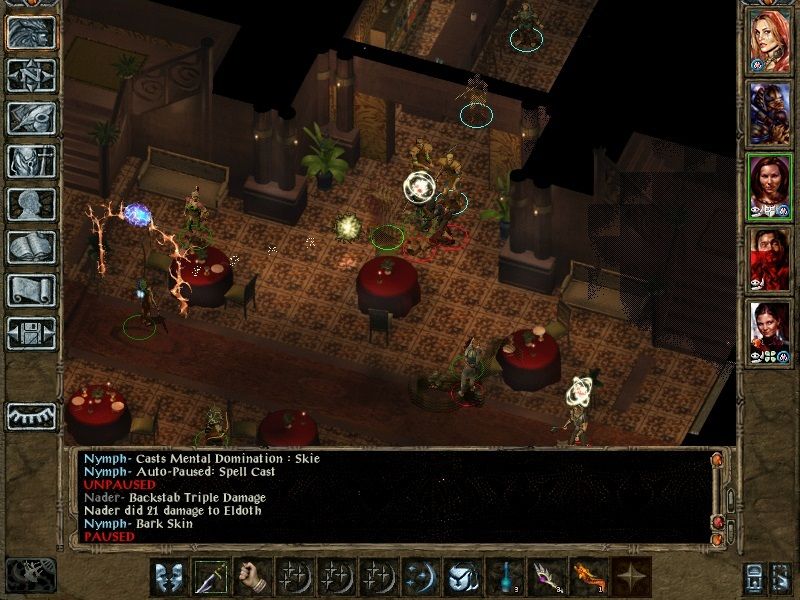This screenshot has height=600, width=800.
Task: Select the hooded armored character portrait
Action: coord(769,112)
